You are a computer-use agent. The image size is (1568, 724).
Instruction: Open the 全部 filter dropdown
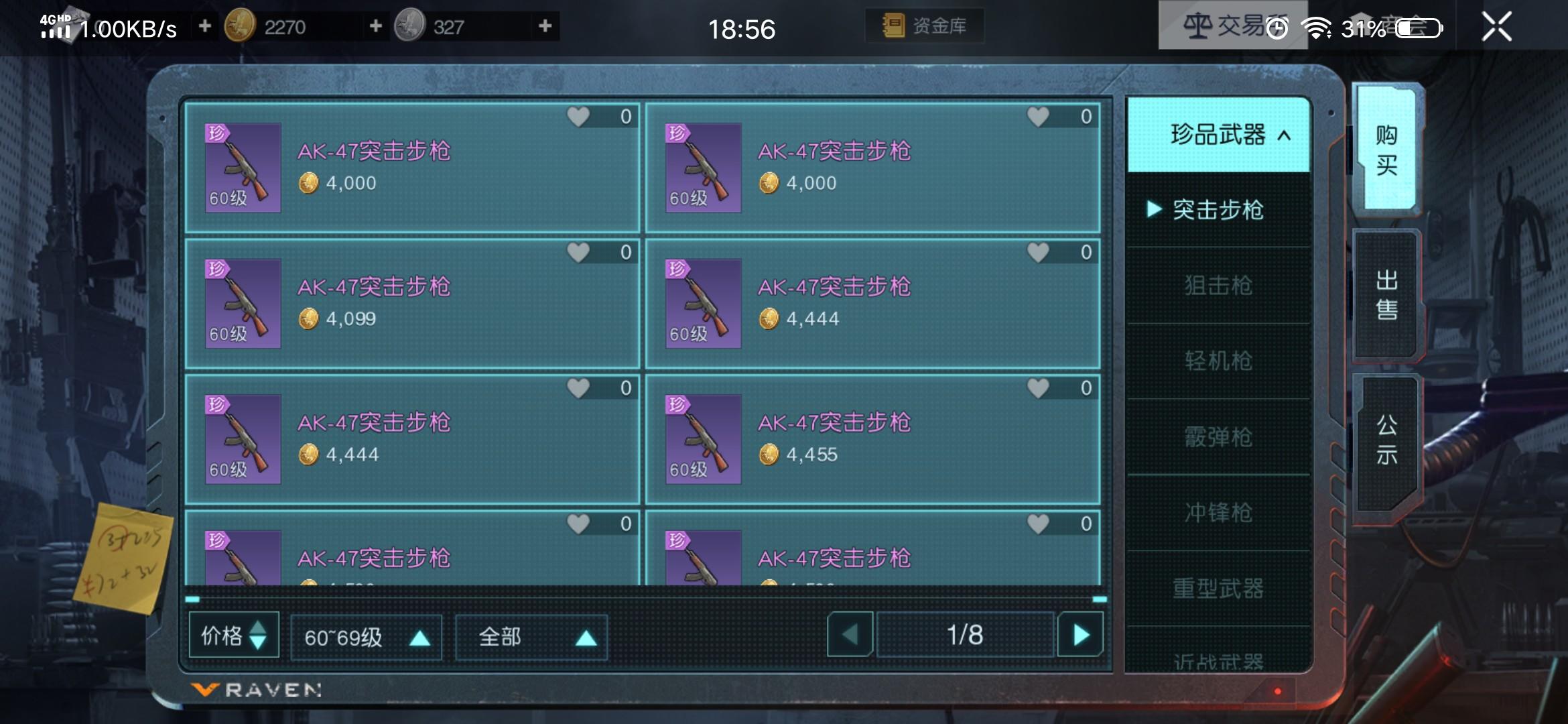(x=530, y=637)
